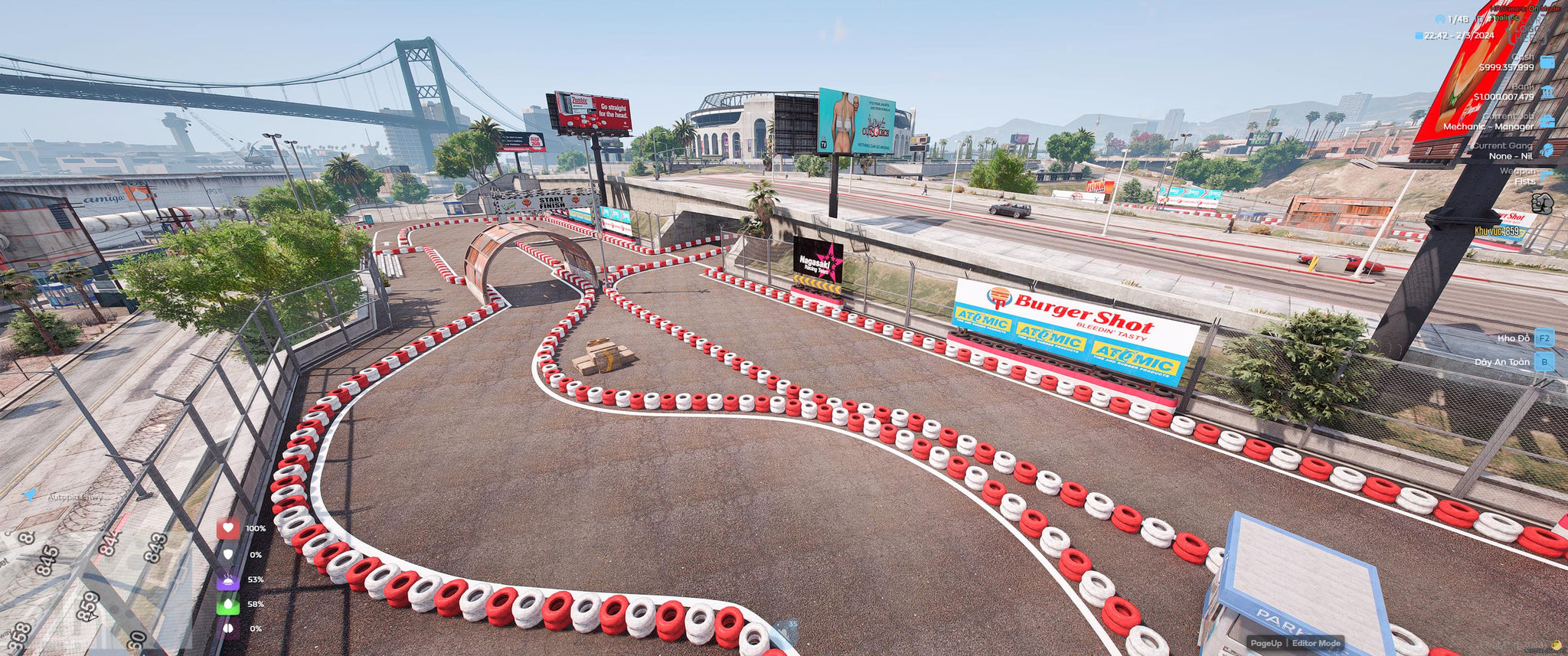Viewport: 1568px width, 656px height.
Task: Select the purple hunger dish icon
Action: (x=228, y=579)
